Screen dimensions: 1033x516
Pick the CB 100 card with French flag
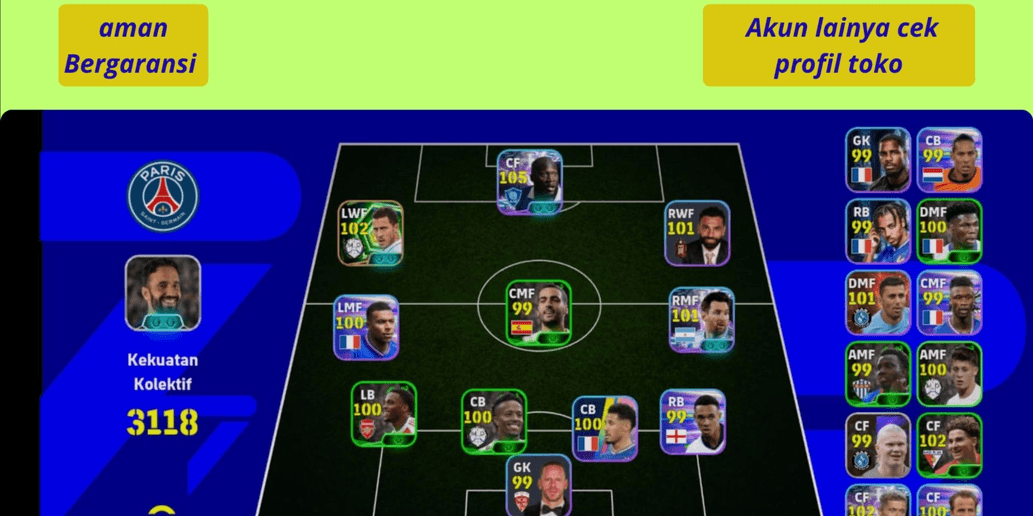point(604,428)
